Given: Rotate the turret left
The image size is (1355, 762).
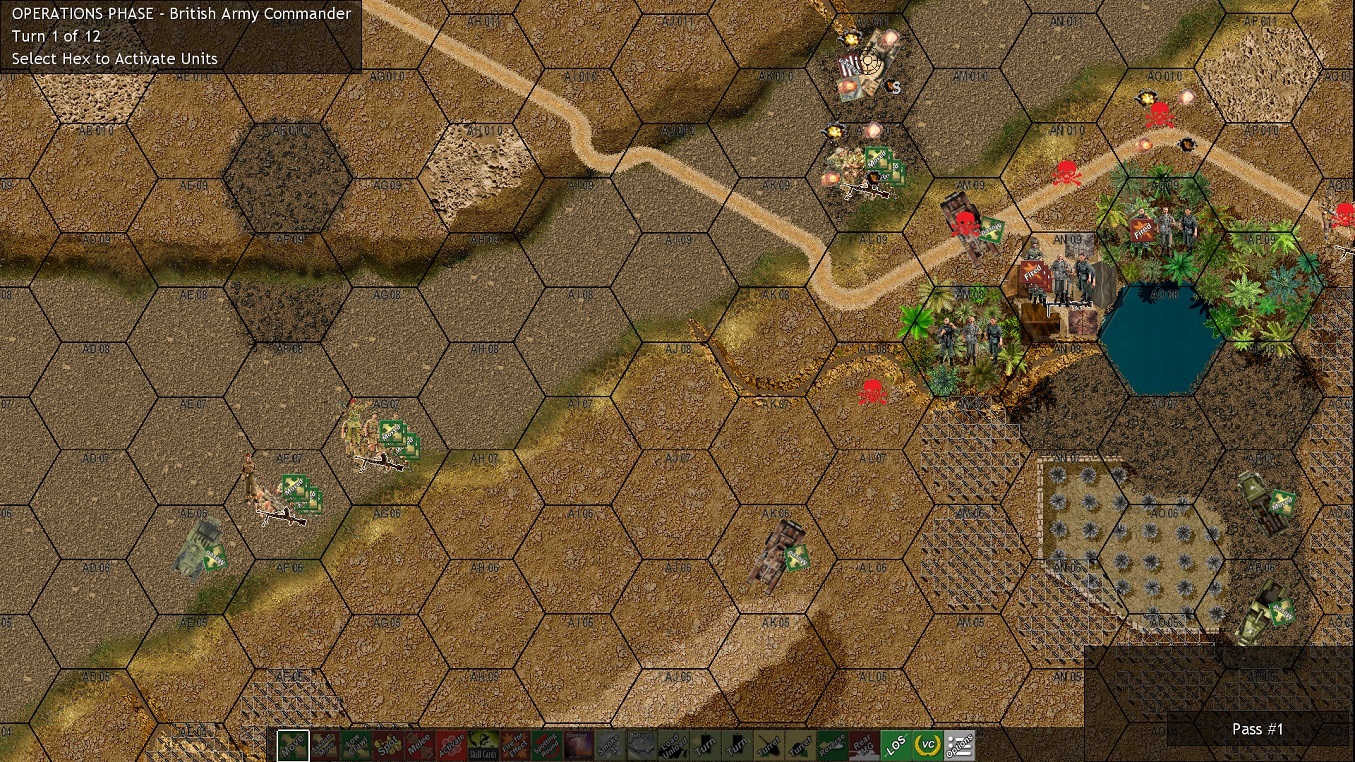Looking at the screenshot, I should (770, 746).
